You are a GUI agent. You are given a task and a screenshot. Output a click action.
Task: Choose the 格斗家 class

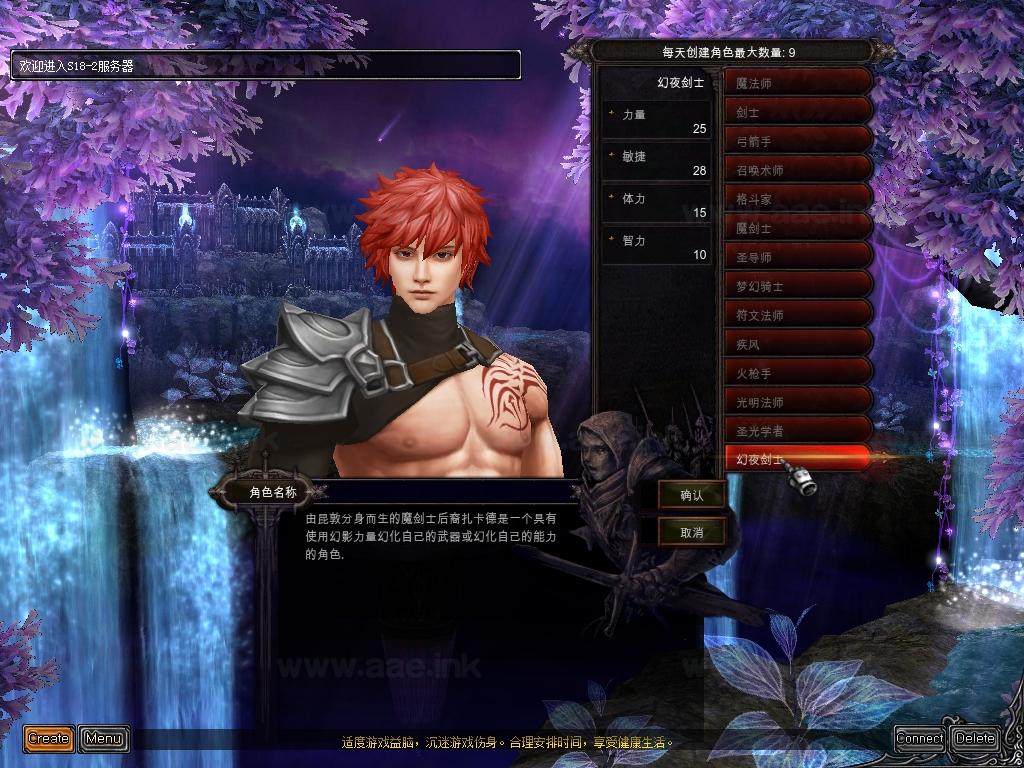pos(798,199)
